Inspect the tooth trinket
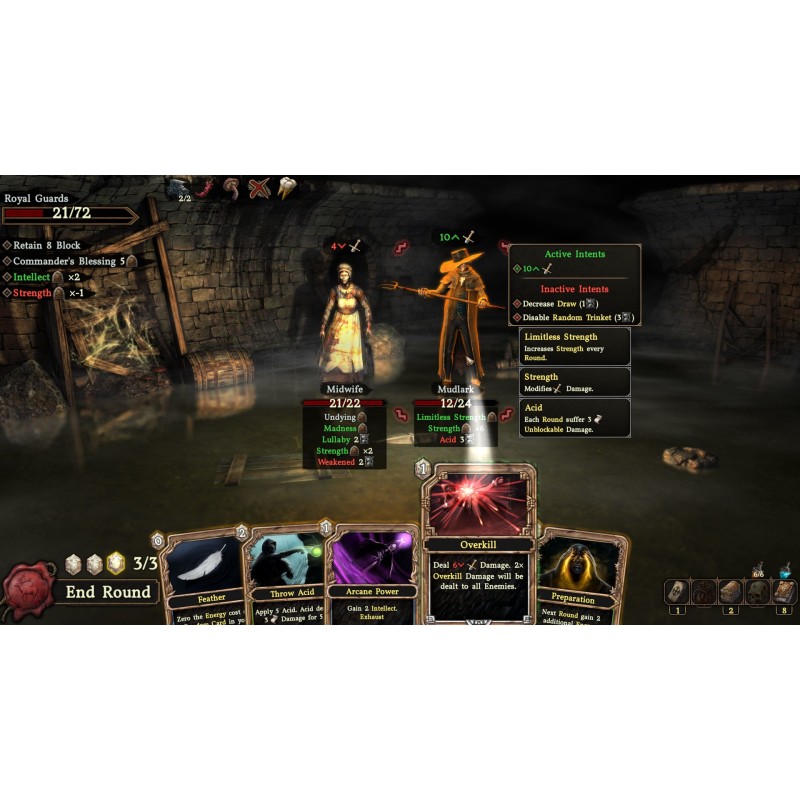 (286, 187)
